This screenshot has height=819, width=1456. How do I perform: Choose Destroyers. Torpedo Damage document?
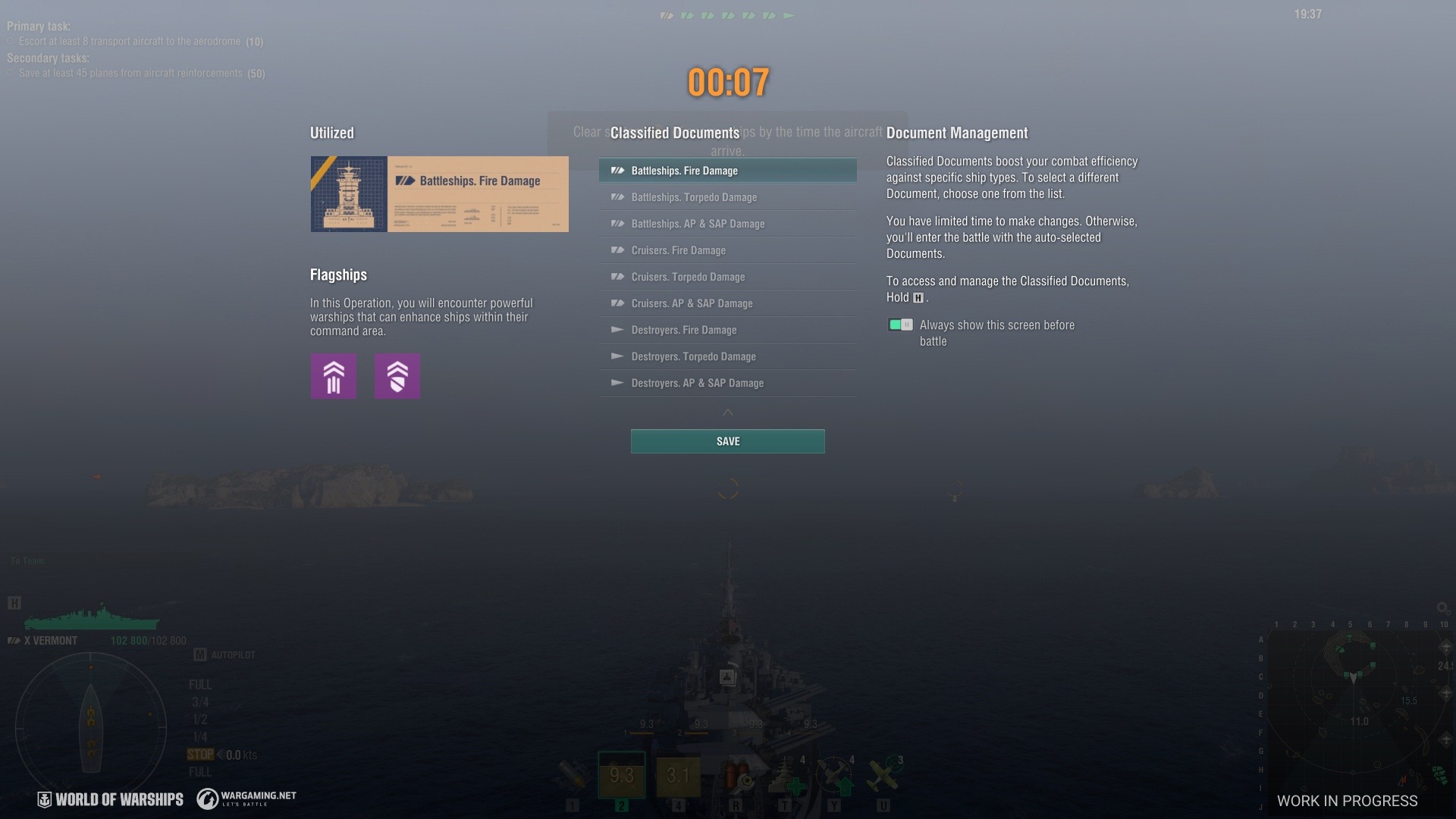click(727, 356)
